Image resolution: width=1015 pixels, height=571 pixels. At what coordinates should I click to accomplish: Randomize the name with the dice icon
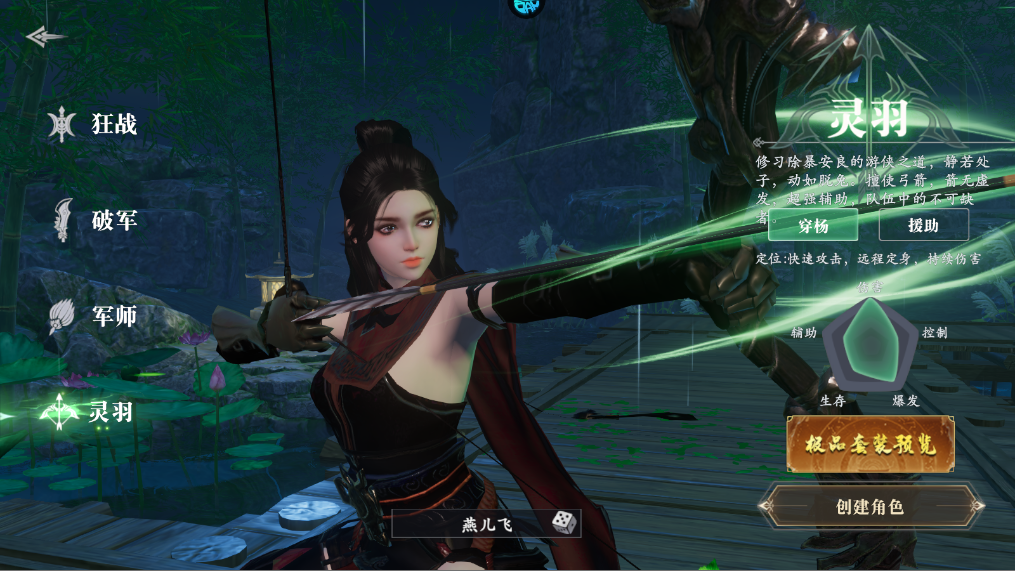point(564,523)
